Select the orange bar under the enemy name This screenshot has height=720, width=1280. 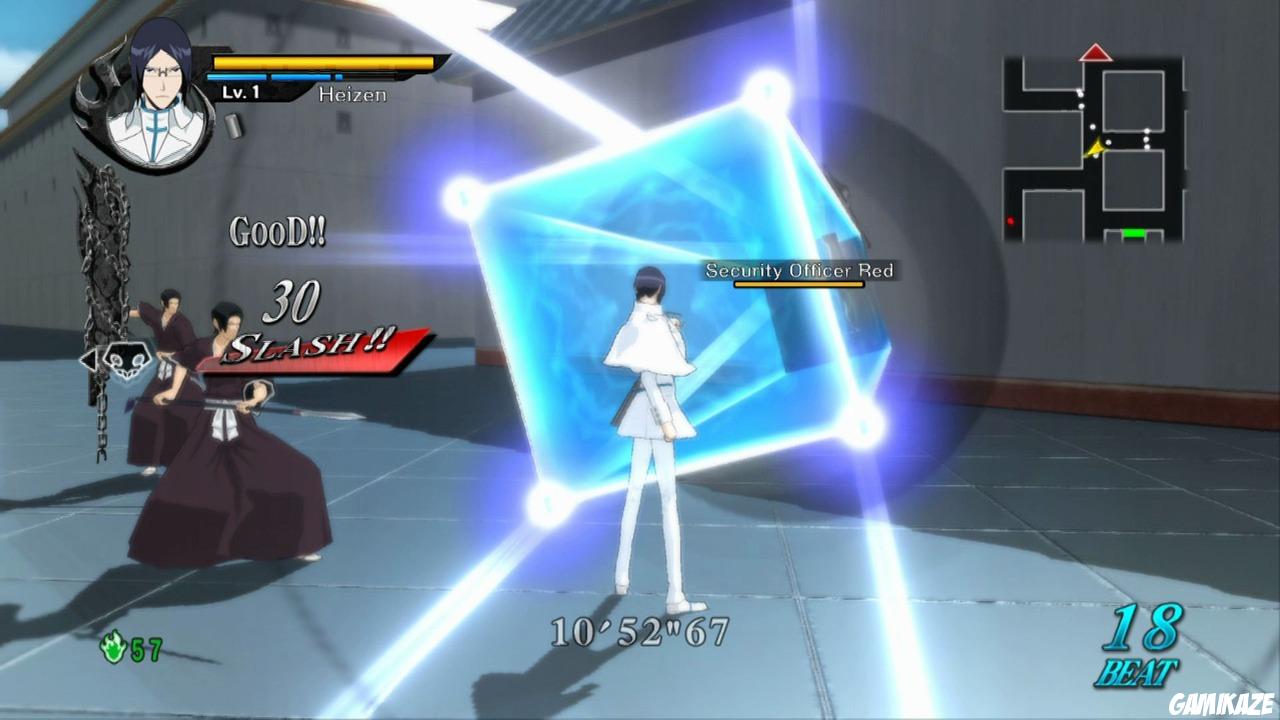click(x=797, y=284)
